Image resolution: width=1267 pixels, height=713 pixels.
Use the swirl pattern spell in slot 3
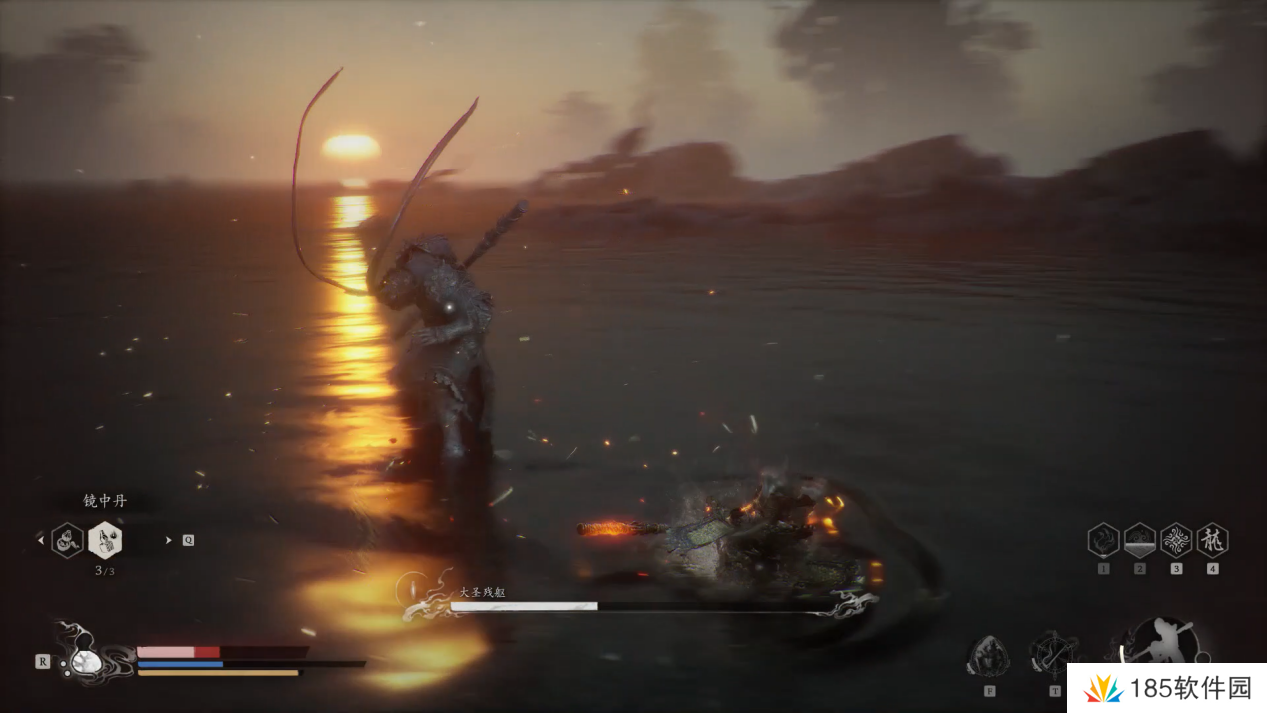[1175, 540]
